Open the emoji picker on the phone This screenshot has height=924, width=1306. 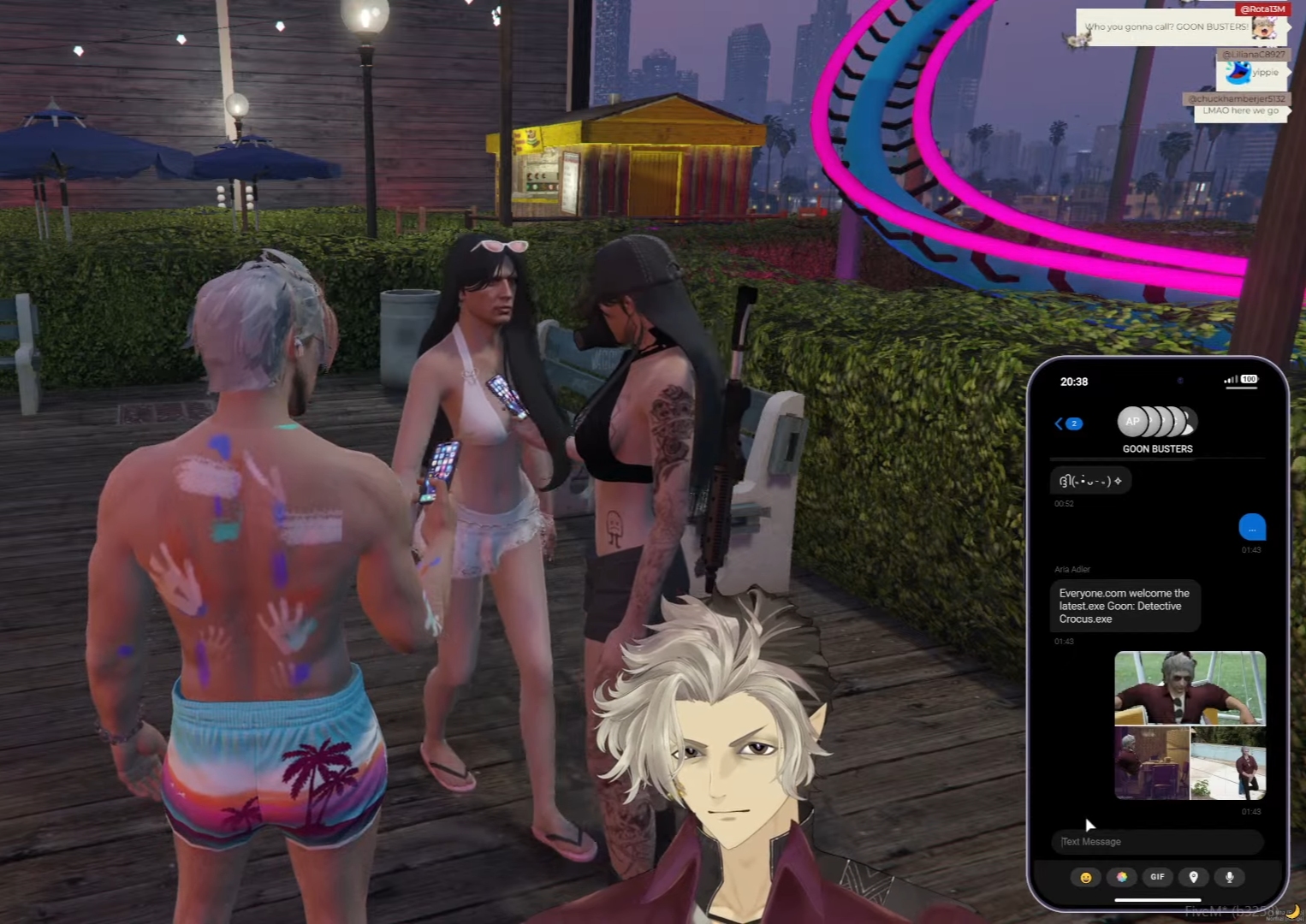tap(1086, 877)
